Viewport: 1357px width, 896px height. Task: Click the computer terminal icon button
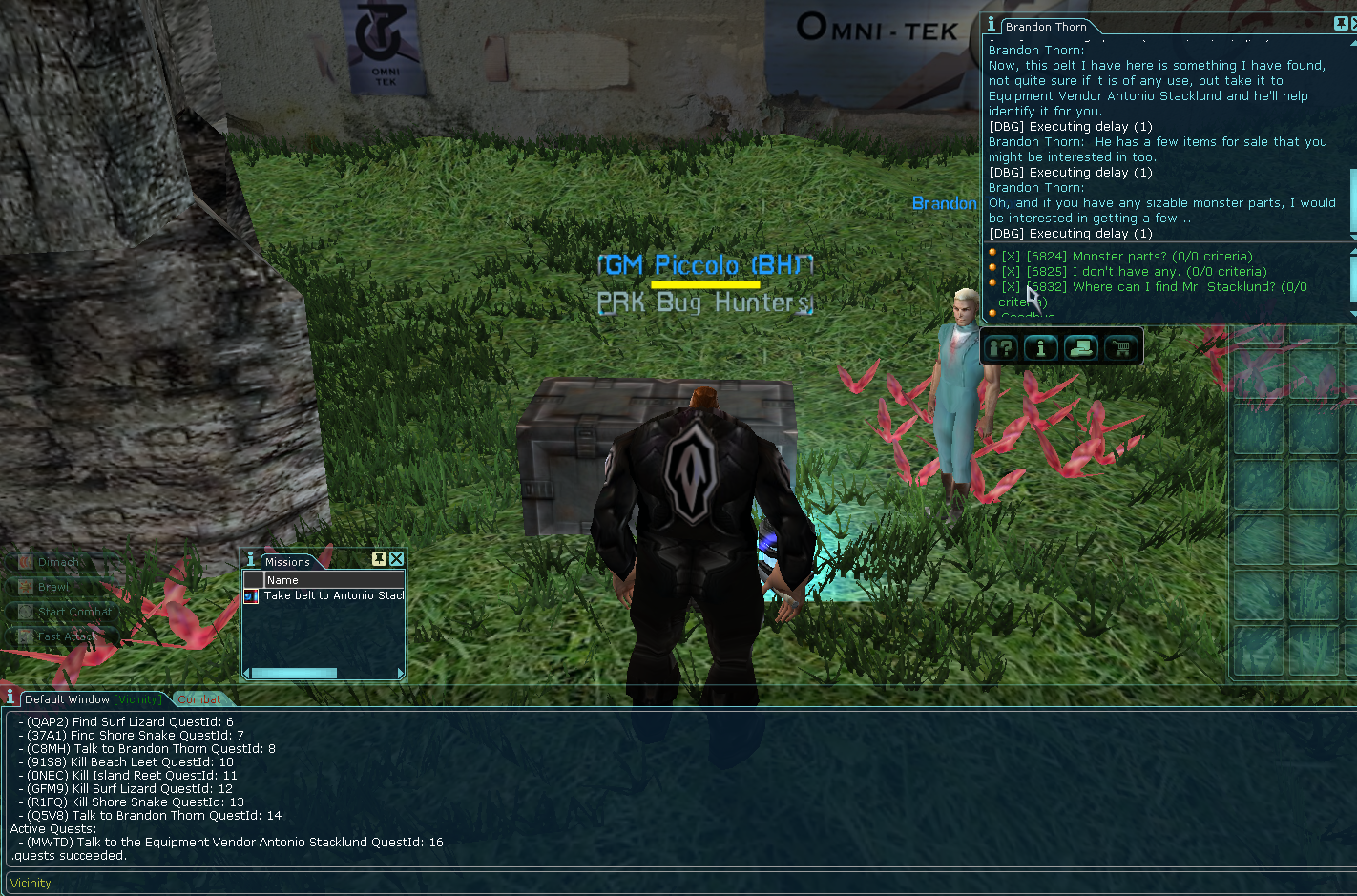coord(1081,348)
